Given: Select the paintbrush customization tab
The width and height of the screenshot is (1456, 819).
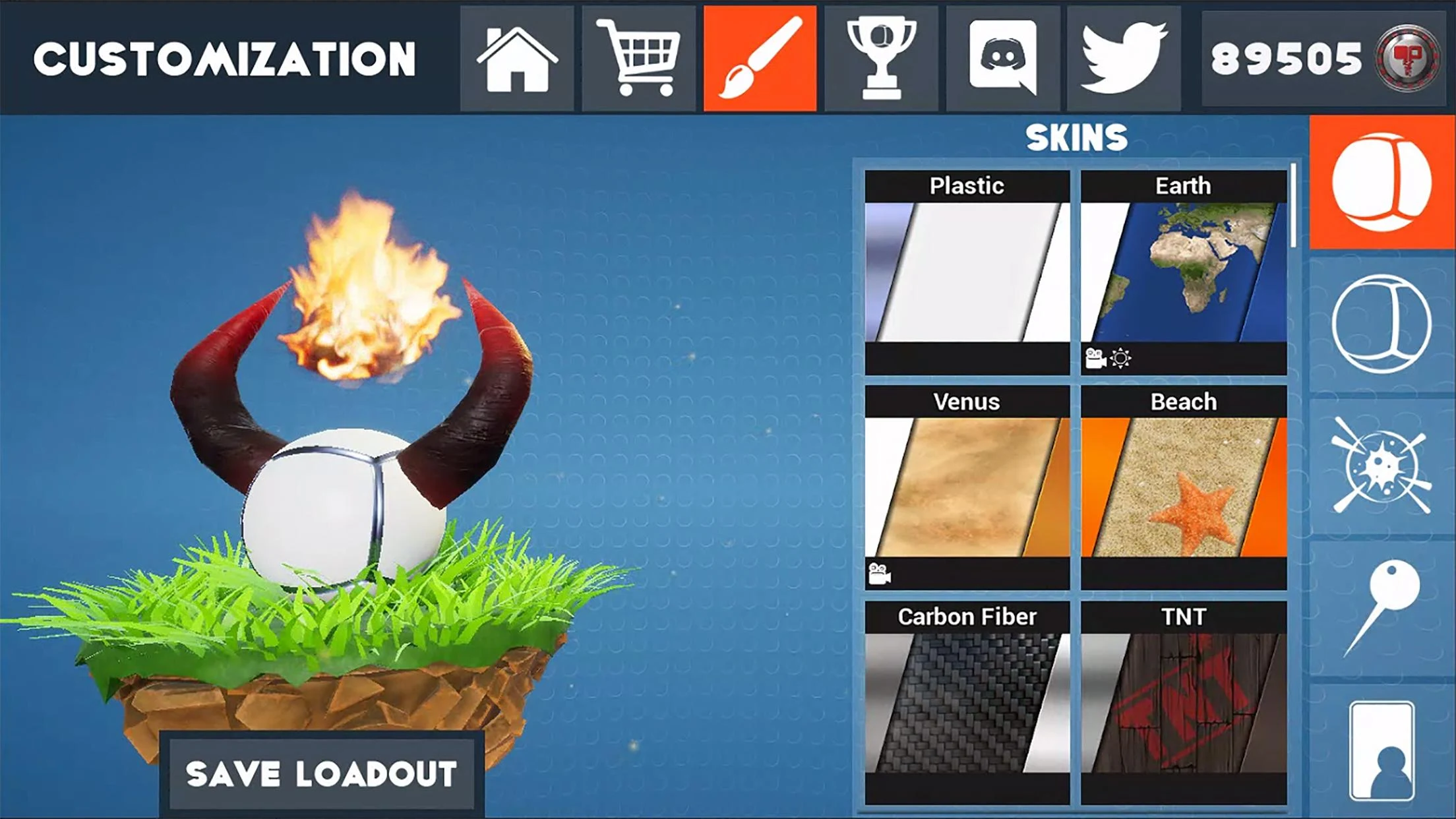Looking at the screenshot, I should [x=760, y=59].
